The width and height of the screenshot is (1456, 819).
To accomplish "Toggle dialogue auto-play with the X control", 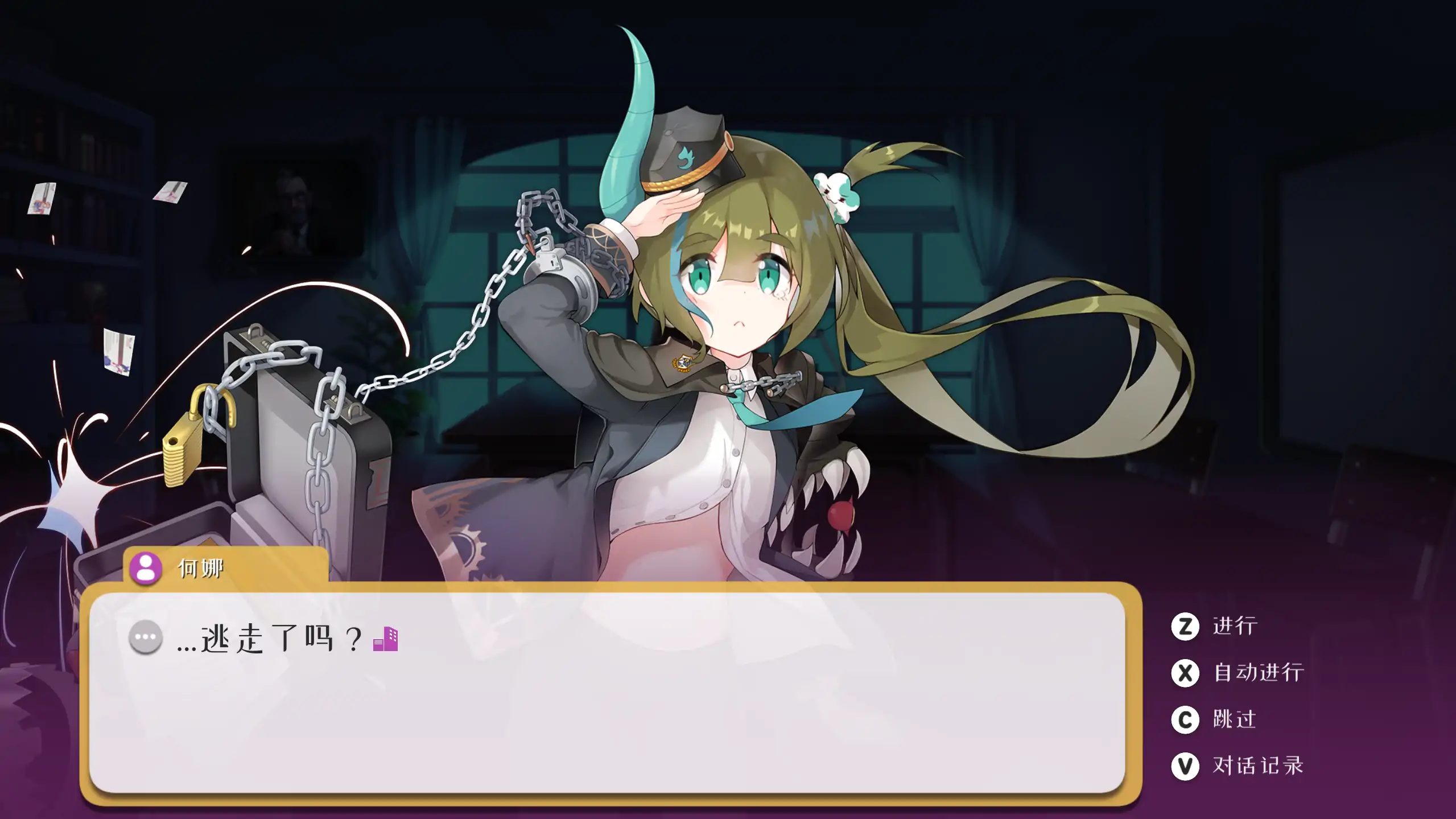I will [1186, 672].
